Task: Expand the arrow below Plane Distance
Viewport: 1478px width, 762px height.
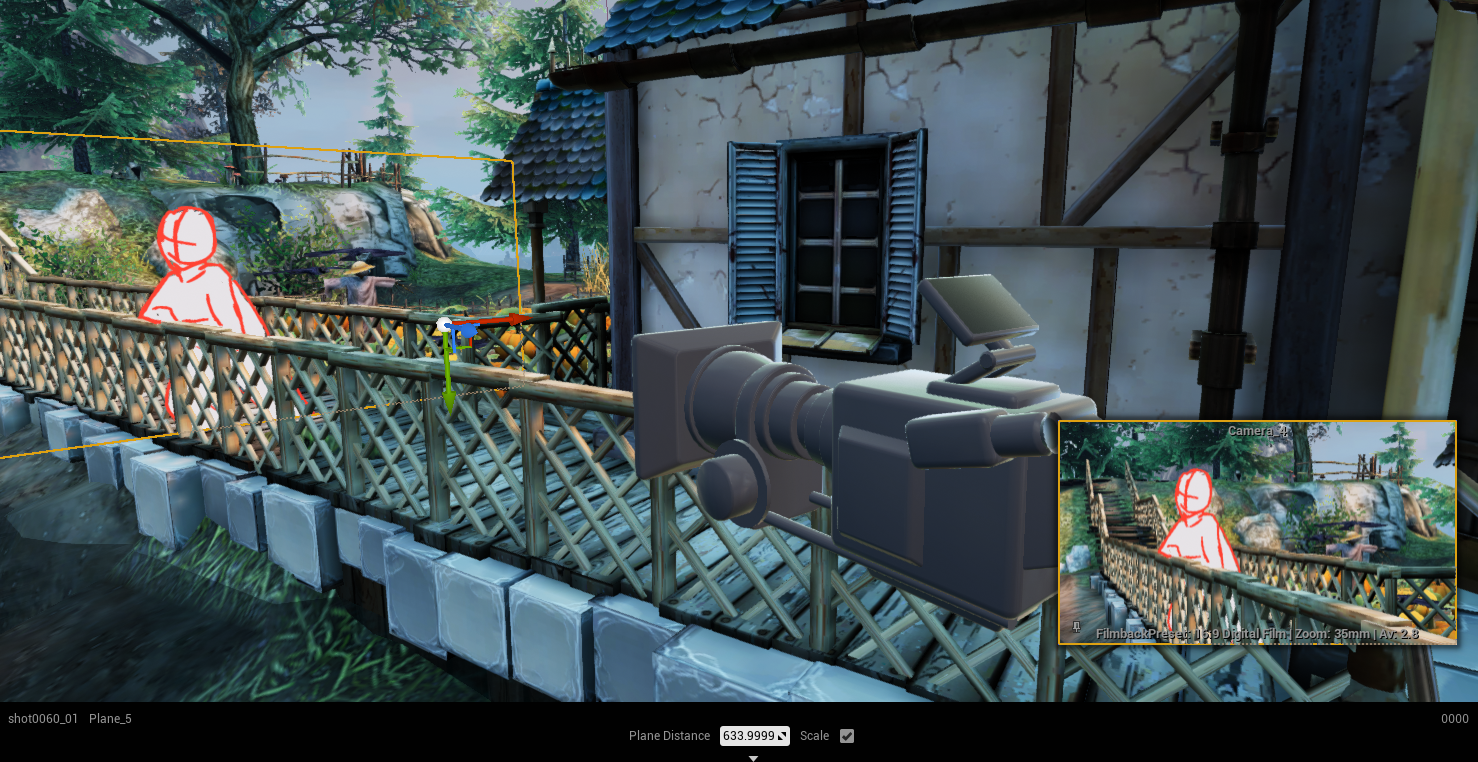Action: click(753, 758)
